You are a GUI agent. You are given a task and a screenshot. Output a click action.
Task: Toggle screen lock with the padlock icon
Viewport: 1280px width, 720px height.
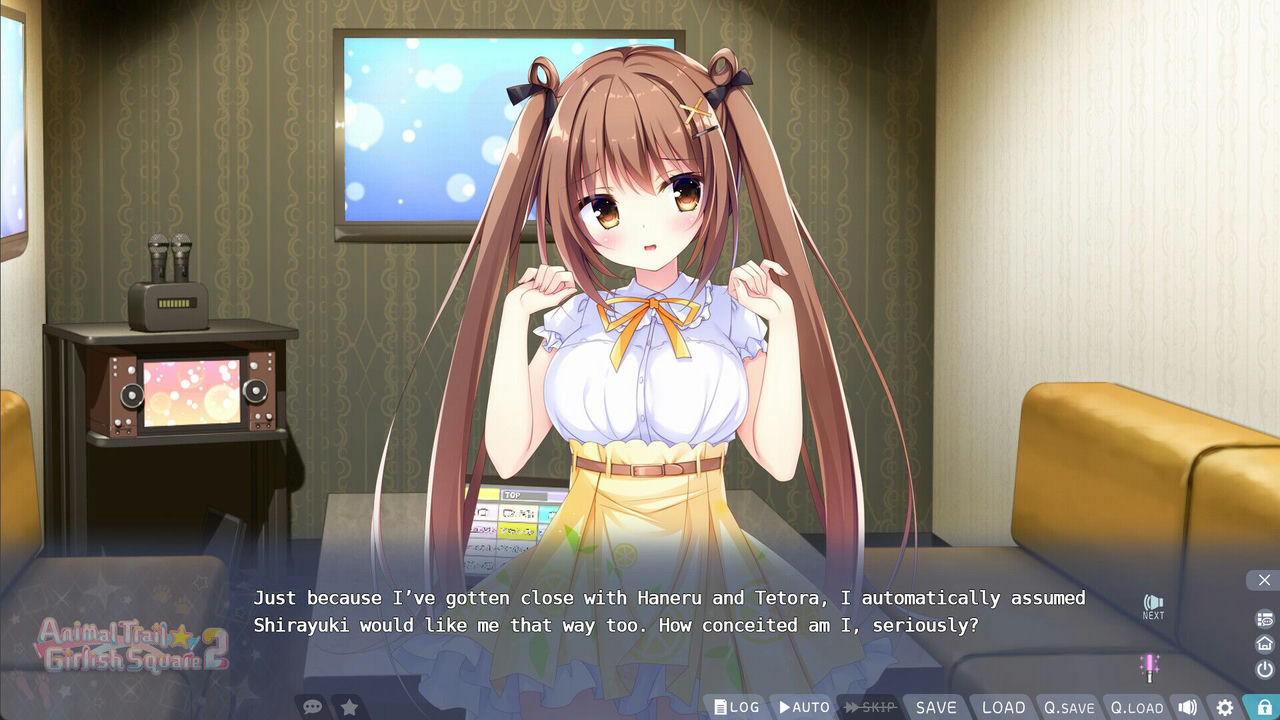[1262, 707]
